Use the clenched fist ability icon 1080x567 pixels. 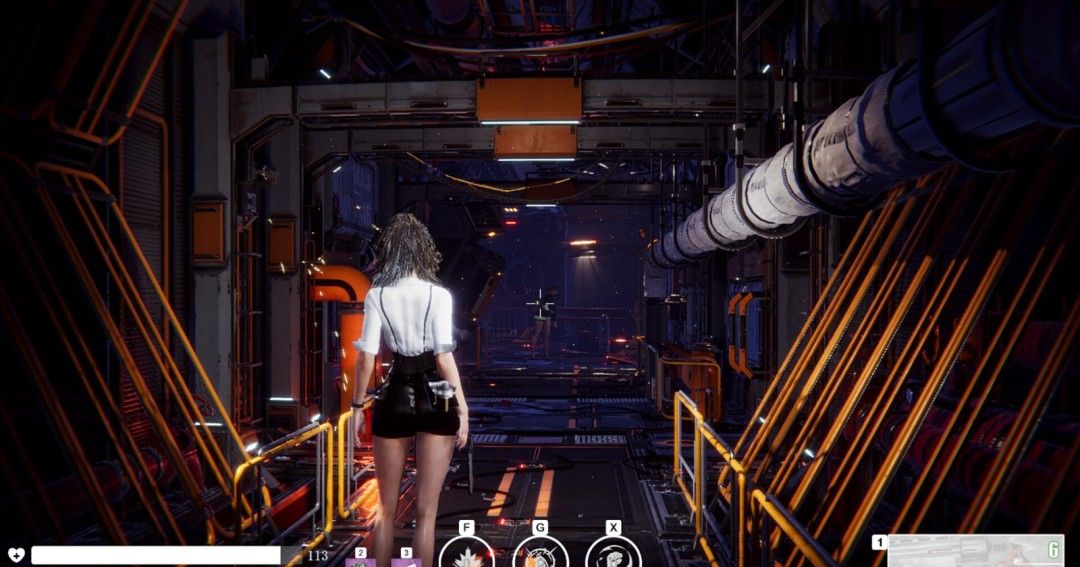[613, 554]
